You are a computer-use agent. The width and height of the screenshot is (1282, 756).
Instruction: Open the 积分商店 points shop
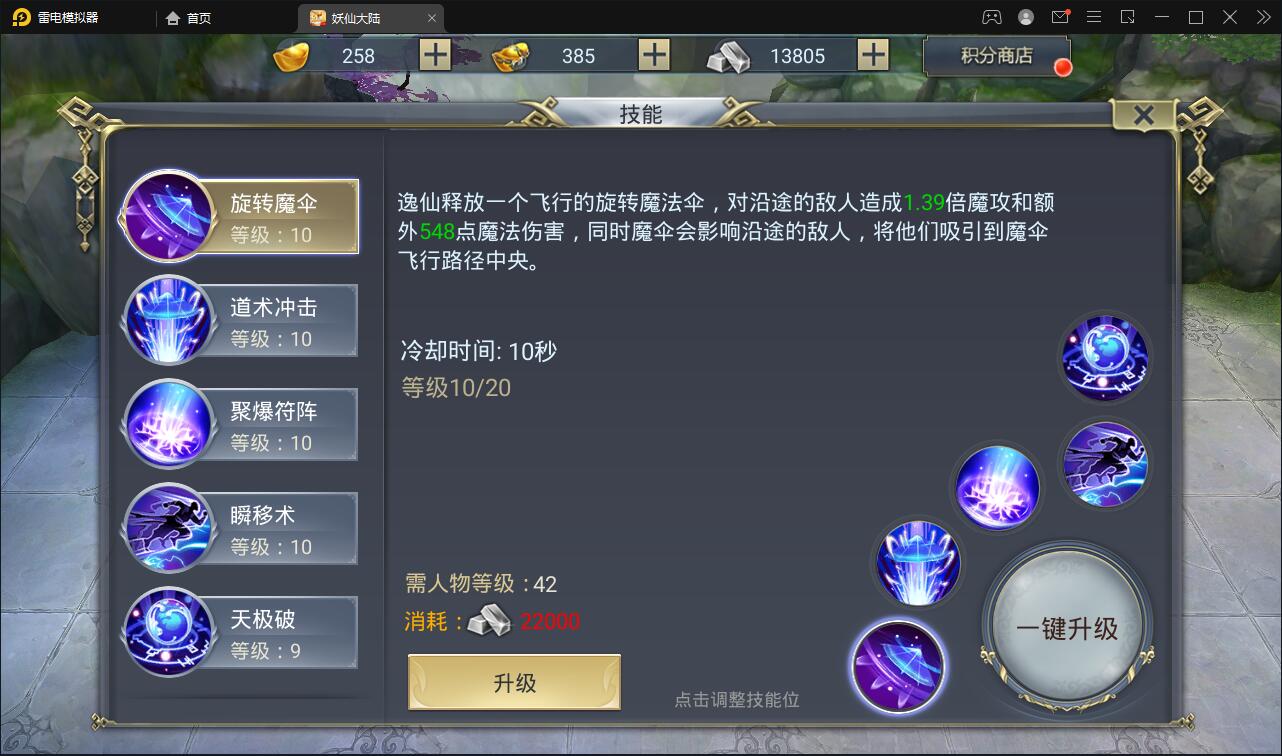click(x=996, y=55)
